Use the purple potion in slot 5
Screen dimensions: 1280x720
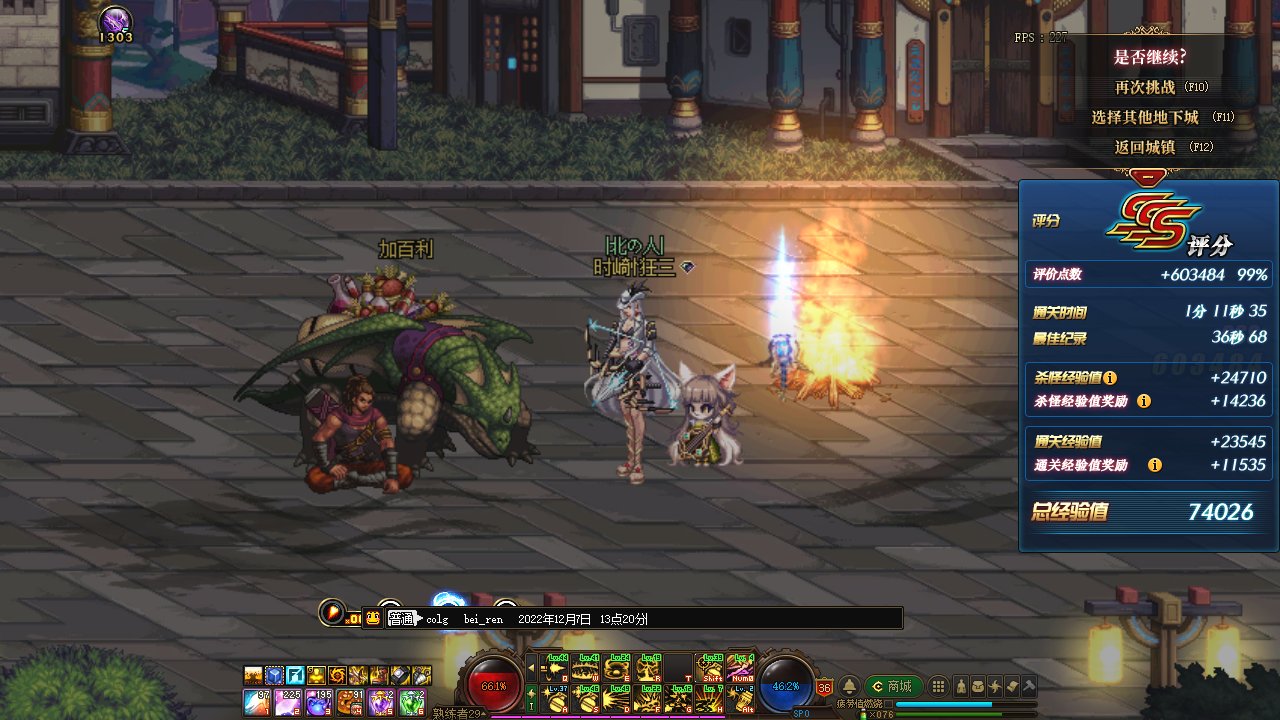point(382,701)
